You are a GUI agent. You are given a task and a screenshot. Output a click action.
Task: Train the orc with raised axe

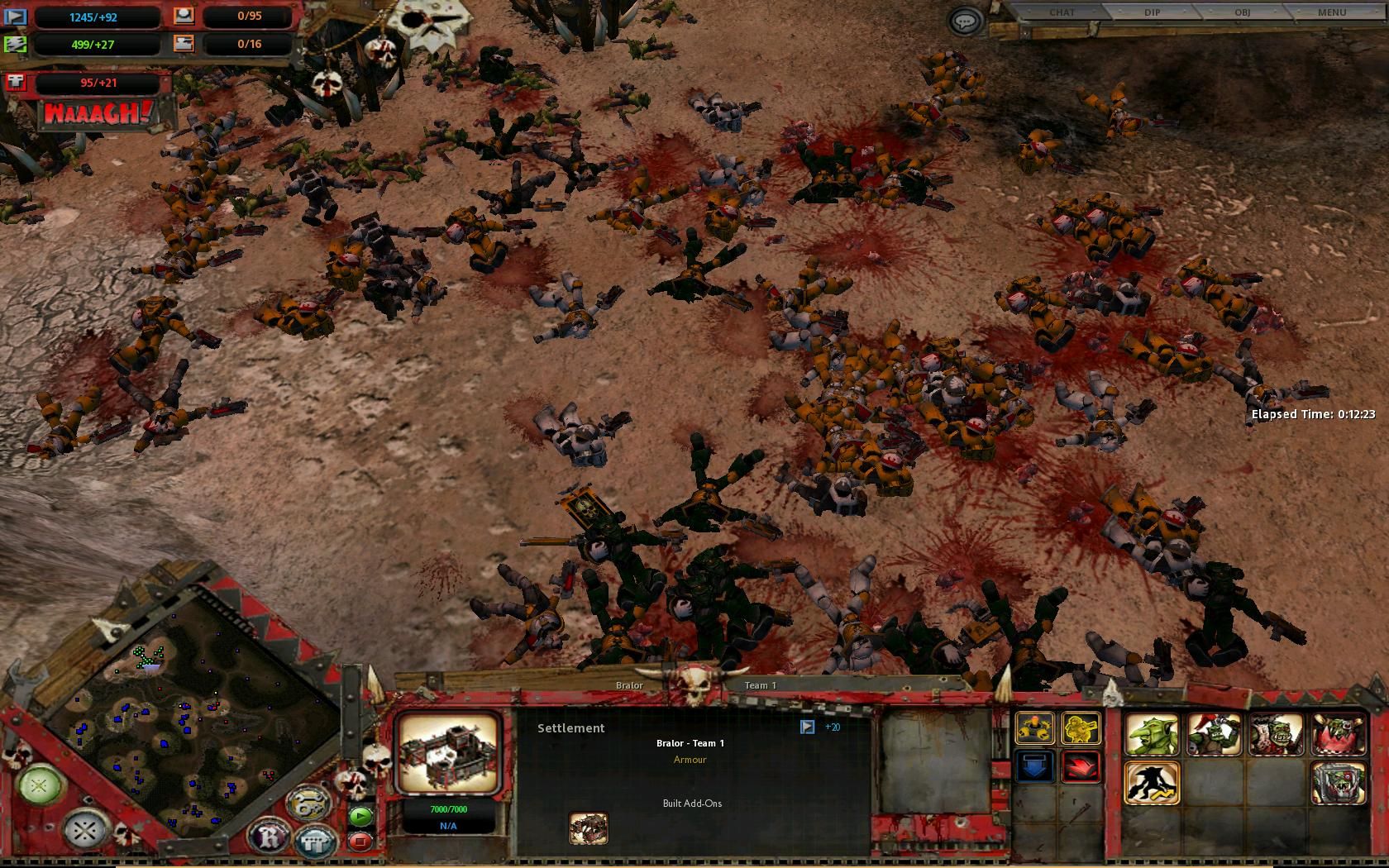tap(1214, 735)
